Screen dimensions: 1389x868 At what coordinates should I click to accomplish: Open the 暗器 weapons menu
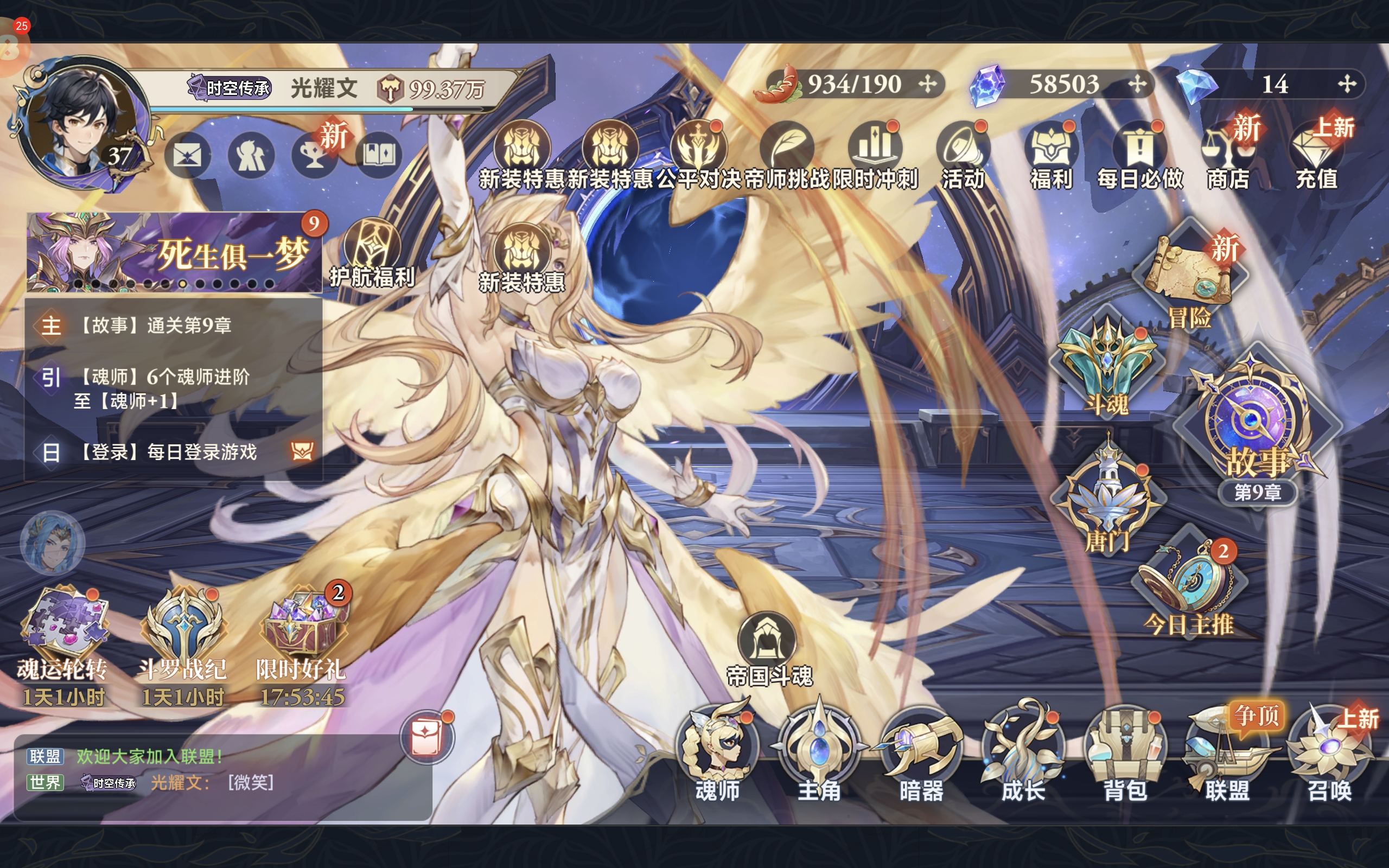(921, 753)
